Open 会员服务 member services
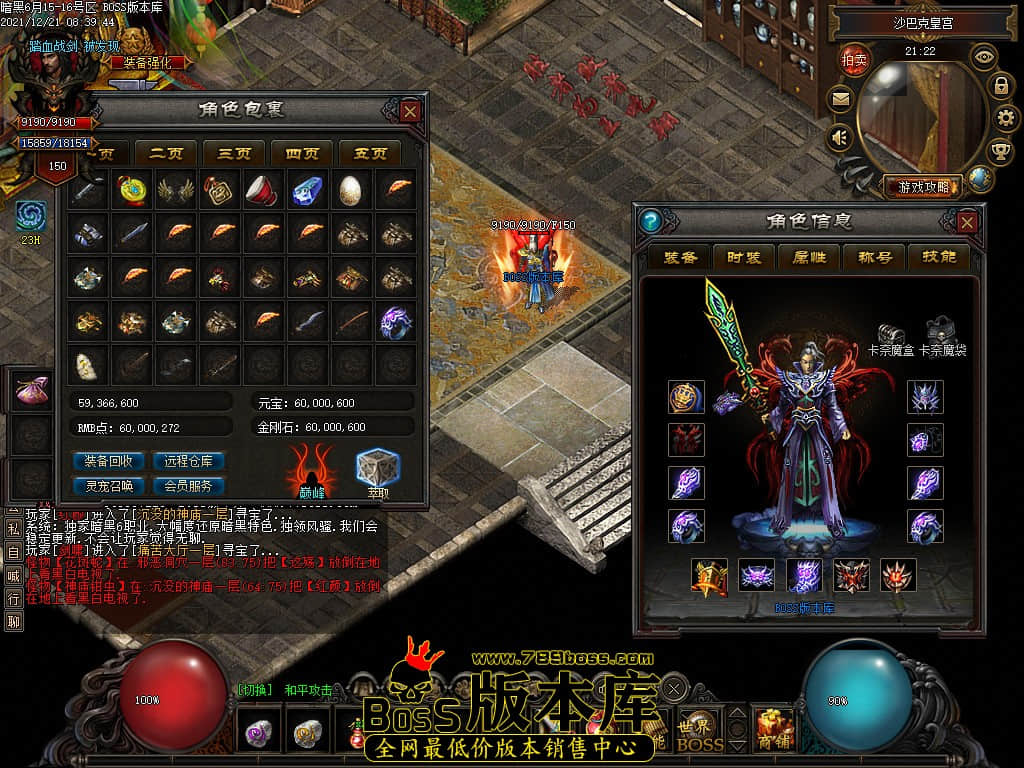This screenshot has width=1024, height=768. click(188, 486)
